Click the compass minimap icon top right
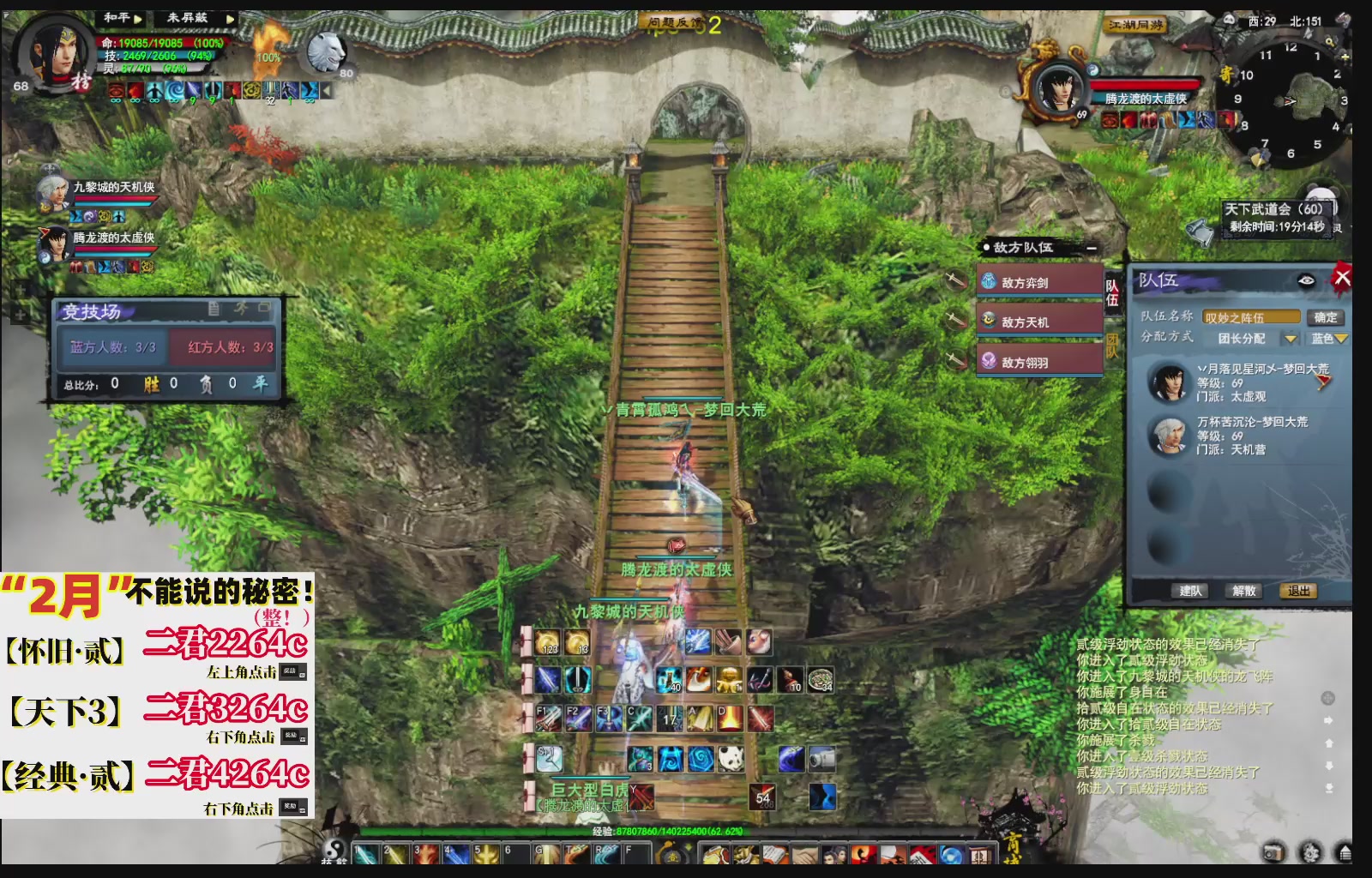Viewport: 1372px width, 878px height. (1291, 103)
